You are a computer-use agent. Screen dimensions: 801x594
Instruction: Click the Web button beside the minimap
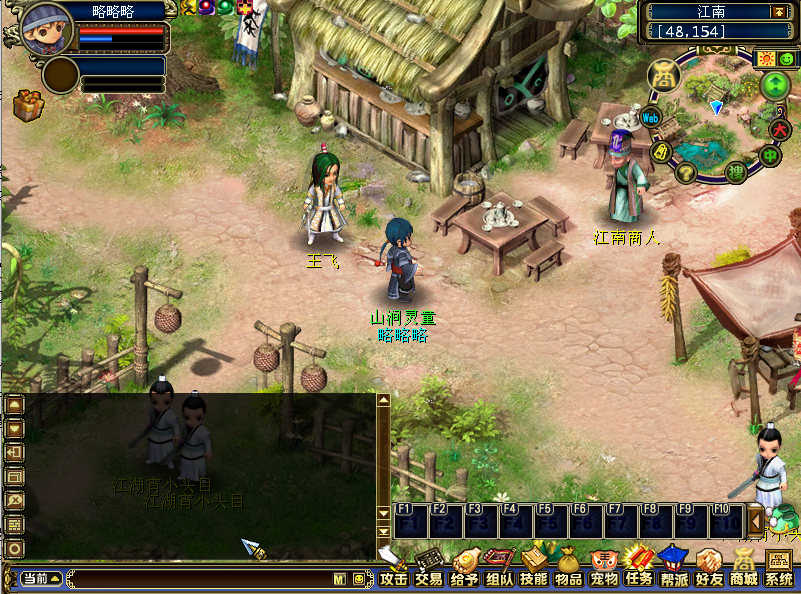tap(650, 118)
